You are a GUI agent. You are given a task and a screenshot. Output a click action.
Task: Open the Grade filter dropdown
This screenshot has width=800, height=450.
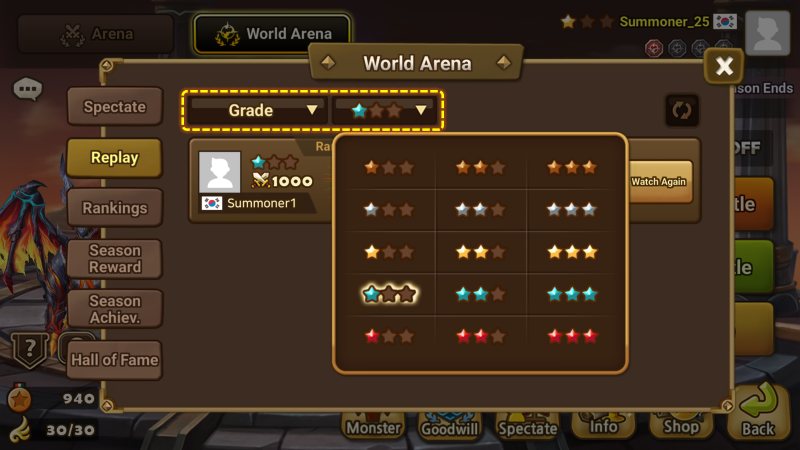[257, 110]
